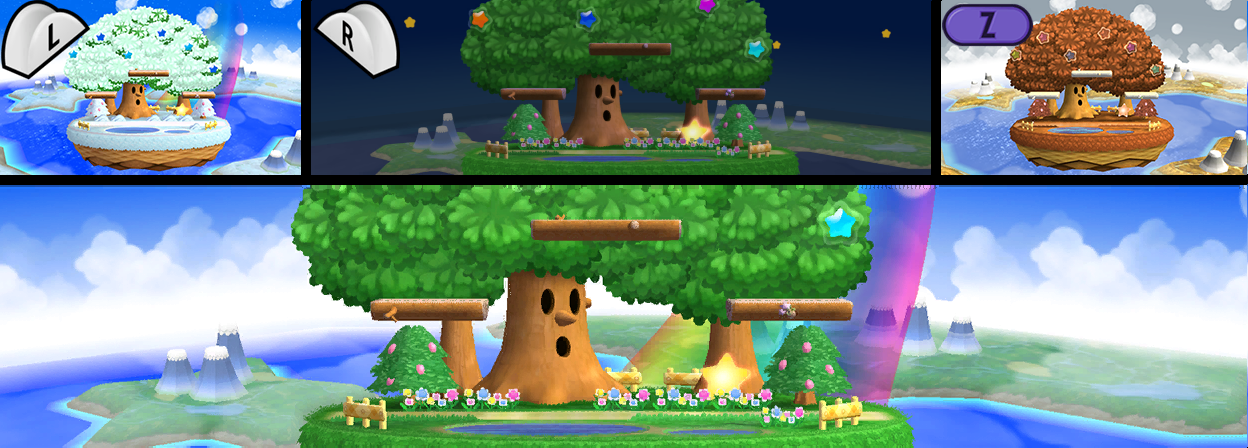
Task: Pick the autumn orange-leaf stage thumbnail
Action: click(1094, 88)
